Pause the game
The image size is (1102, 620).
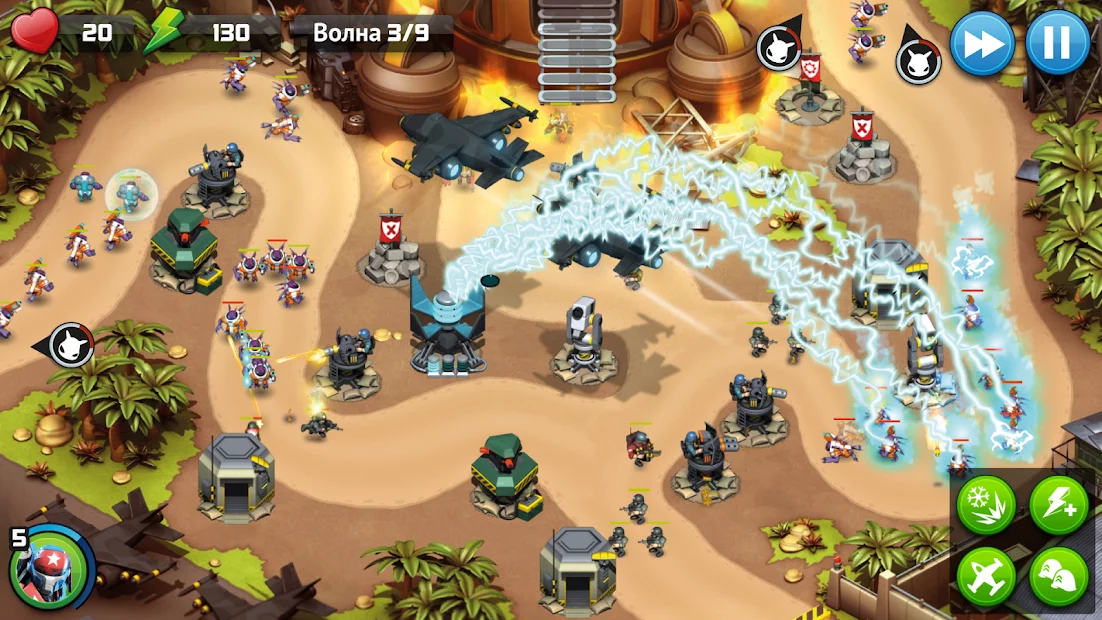click(1057, 43)
